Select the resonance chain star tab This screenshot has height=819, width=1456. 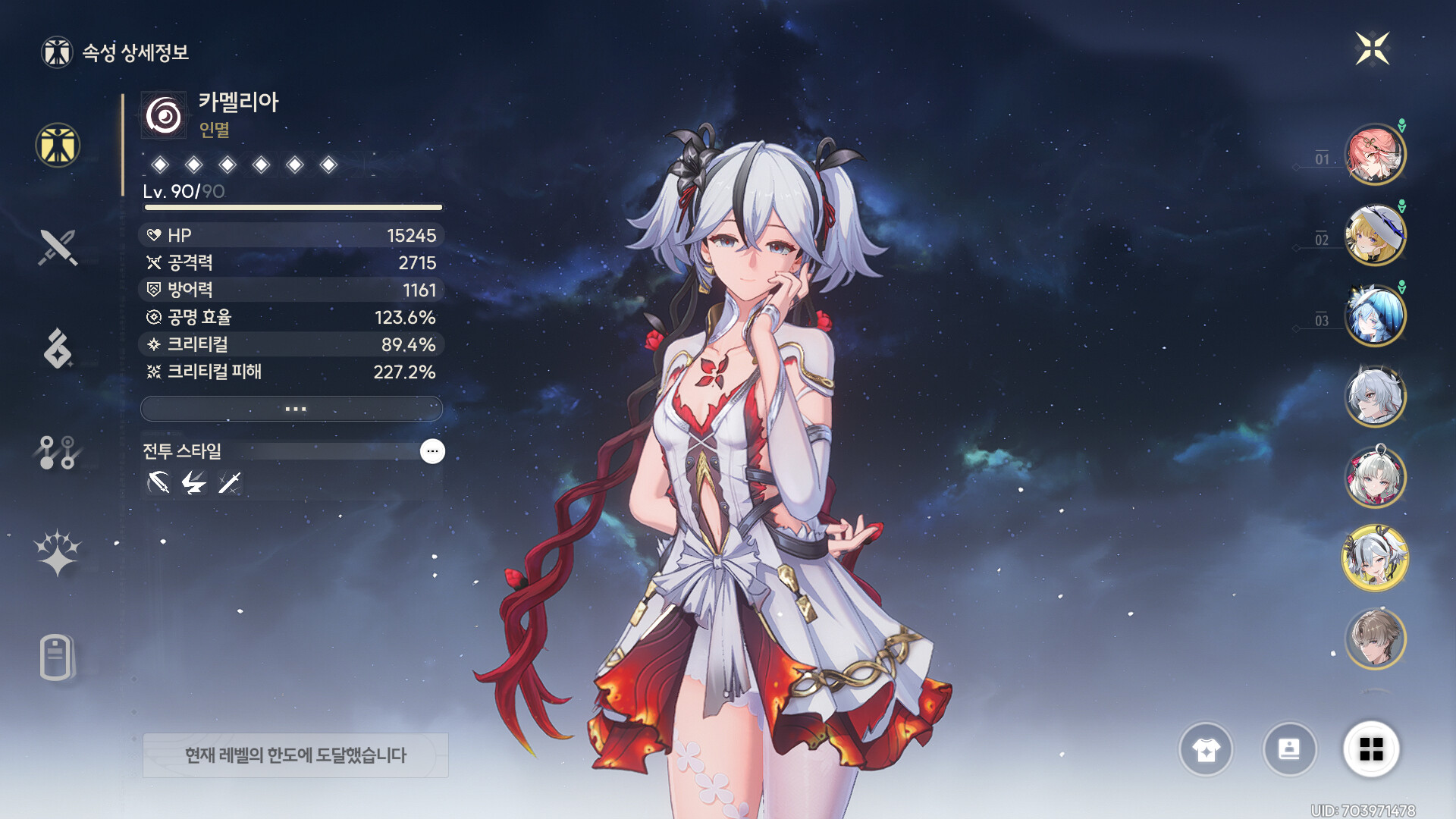click(58, 553)
